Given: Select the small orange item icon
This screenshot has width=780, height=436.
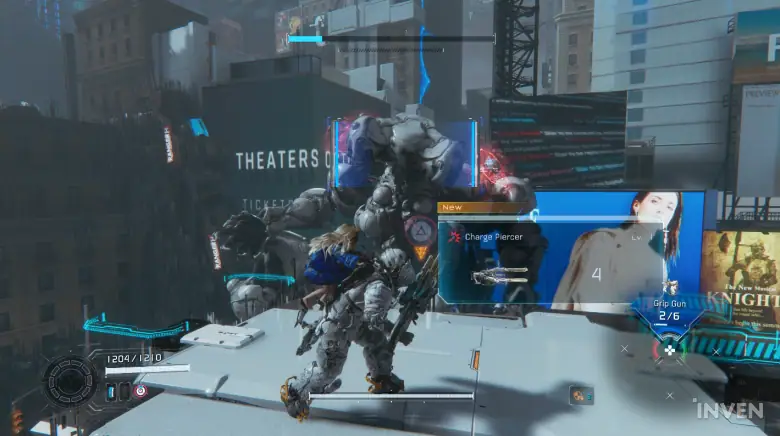Looking at the screenshot, I should point(580,394).
